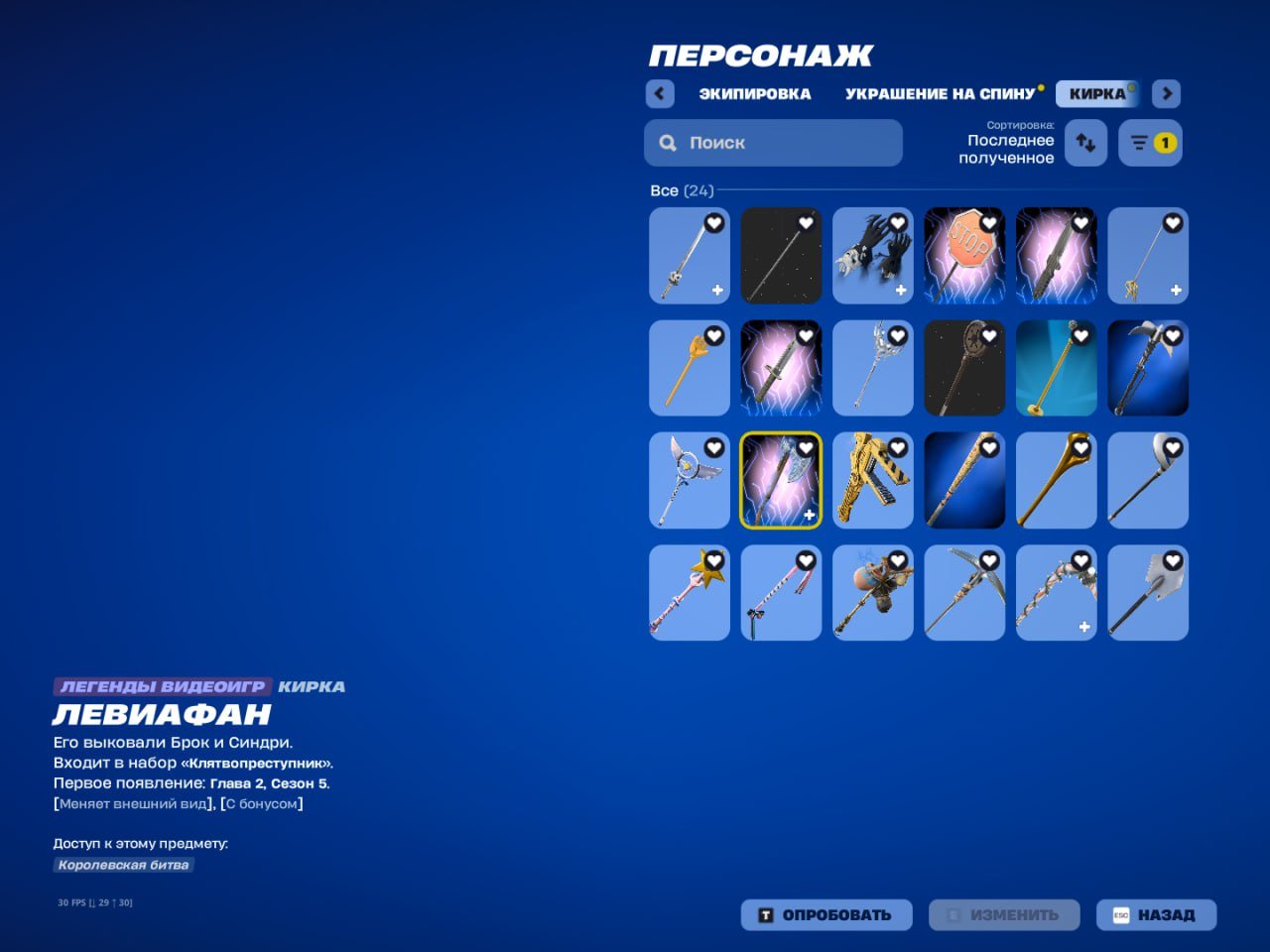Favorite the first pickaxe with the heart toggle
The height and width of the screenshot is (952, 1270).
point(715,224)
